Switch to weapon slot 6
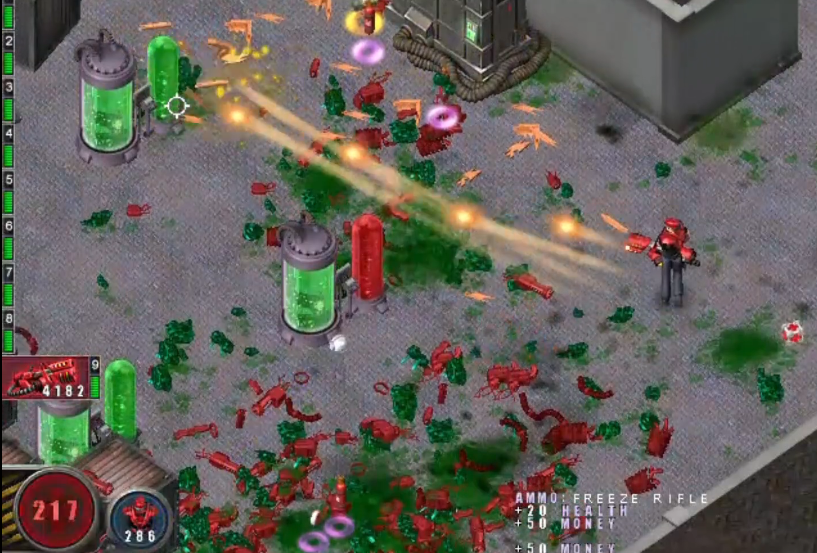 tap(8, 226)
